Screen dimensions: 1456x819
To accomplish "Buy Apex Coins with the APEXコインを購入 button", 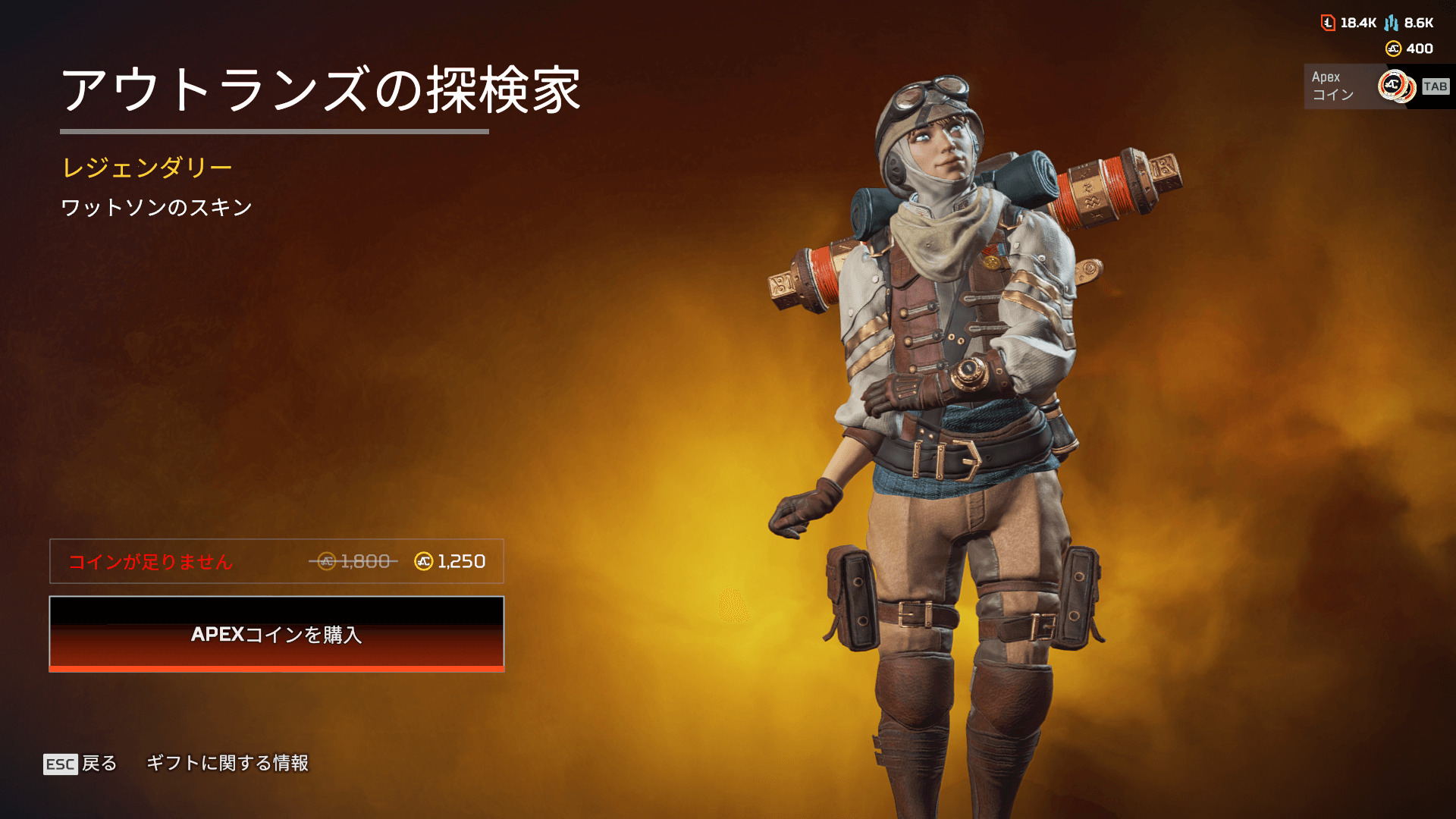I will coord(276,634).
